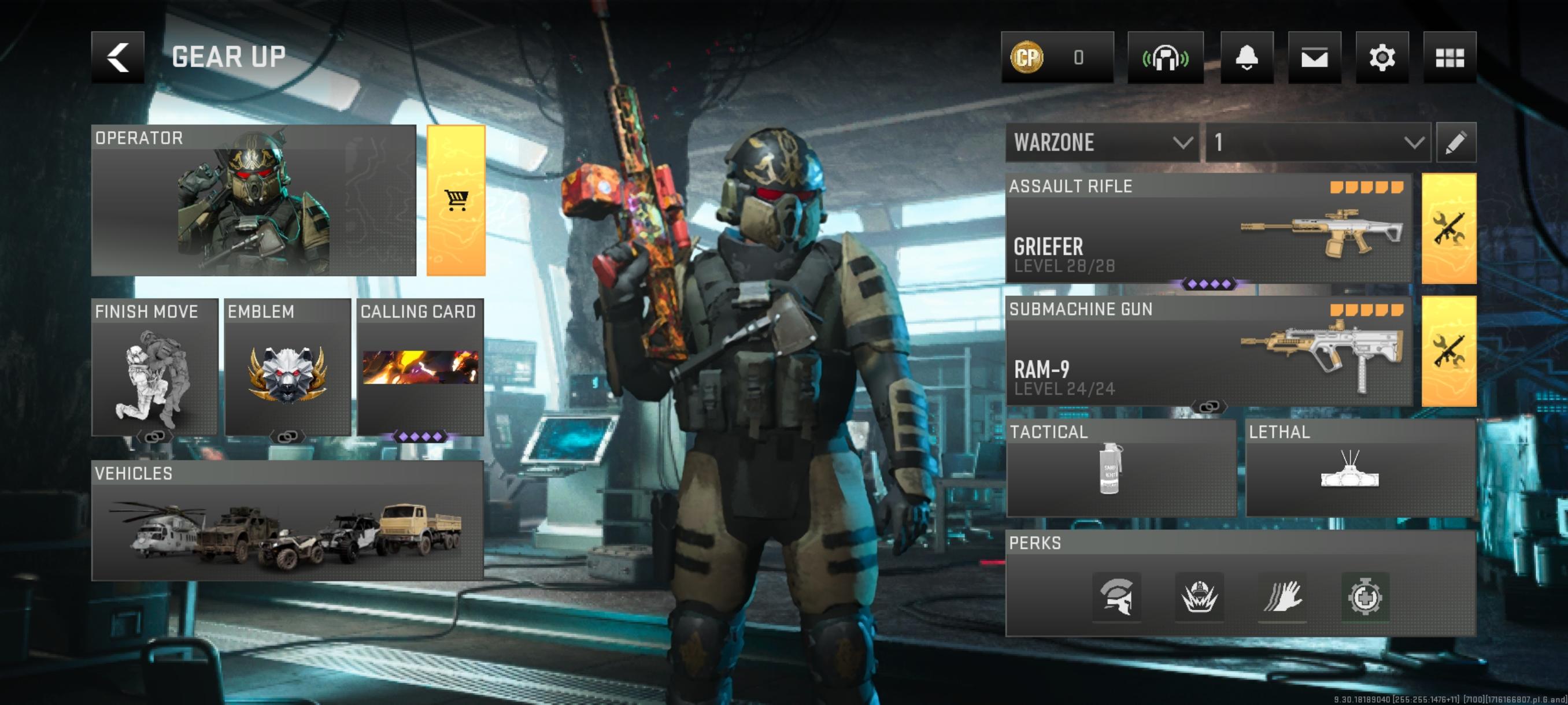
Task: Check notifications with the bell icon
Action: click(1246, 57)
